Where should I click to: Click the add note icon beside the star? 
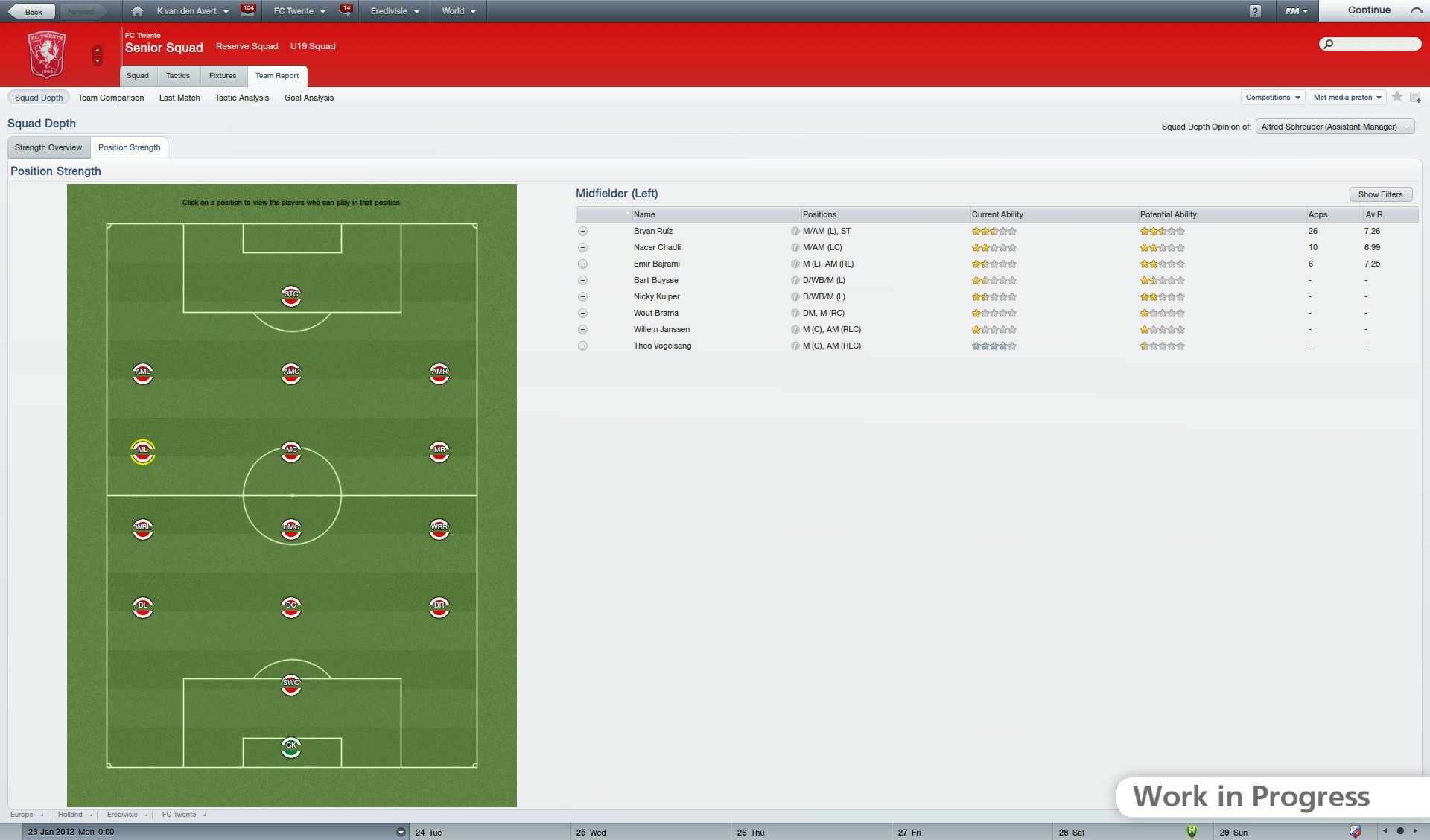(x=1416, y=97)
